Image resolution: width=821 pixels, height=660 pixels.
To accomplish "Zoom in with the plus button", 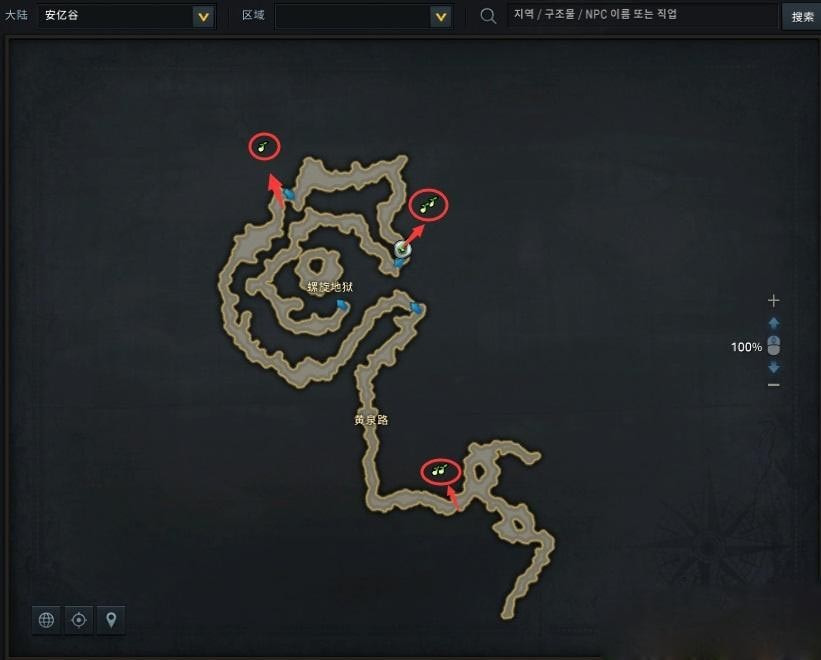I will click(x=773, y=300).
